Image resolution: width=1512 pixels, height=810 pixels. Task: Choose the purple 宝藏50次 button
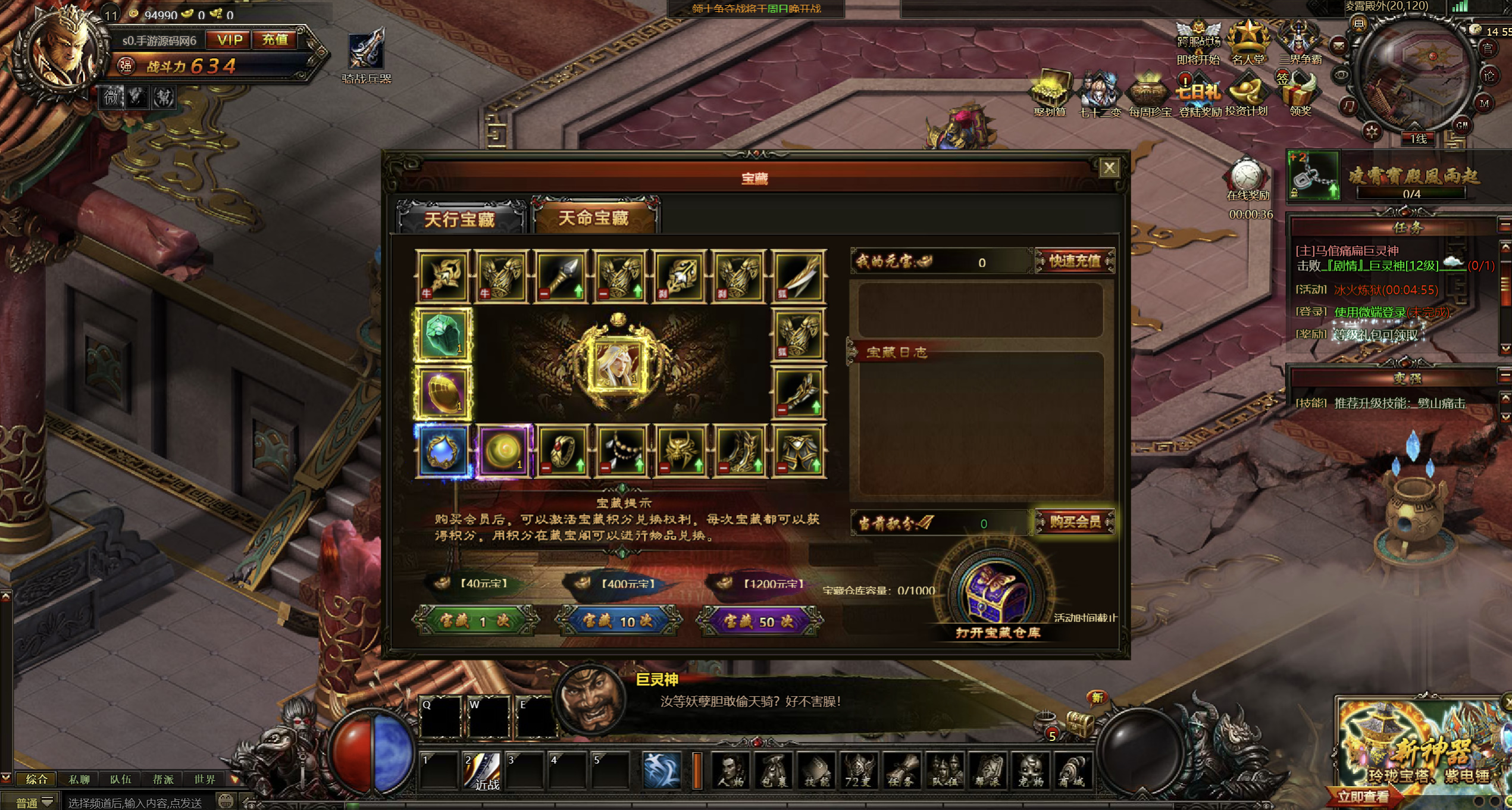tap(759, 621)
